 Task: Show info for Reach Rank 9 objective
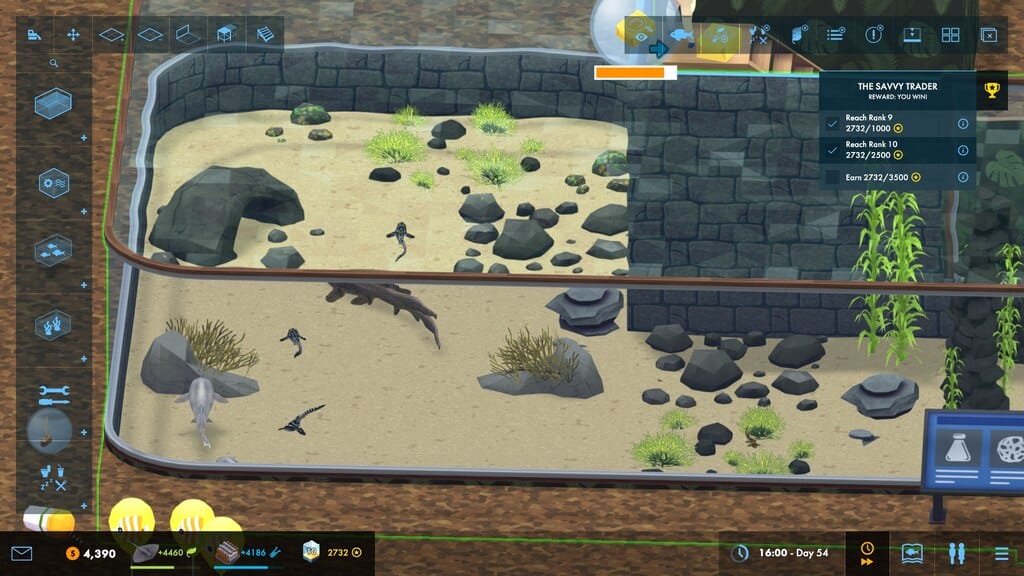click(x=963, y=123)
